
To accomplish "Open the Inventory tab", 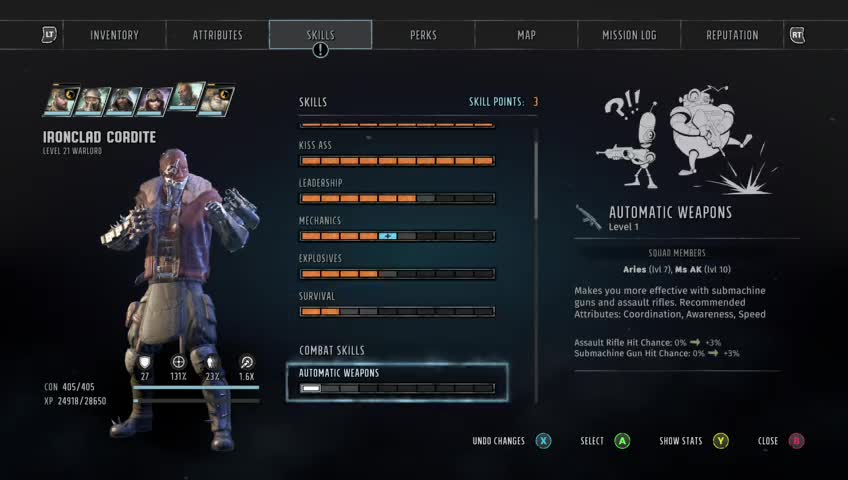I will 114,35.
